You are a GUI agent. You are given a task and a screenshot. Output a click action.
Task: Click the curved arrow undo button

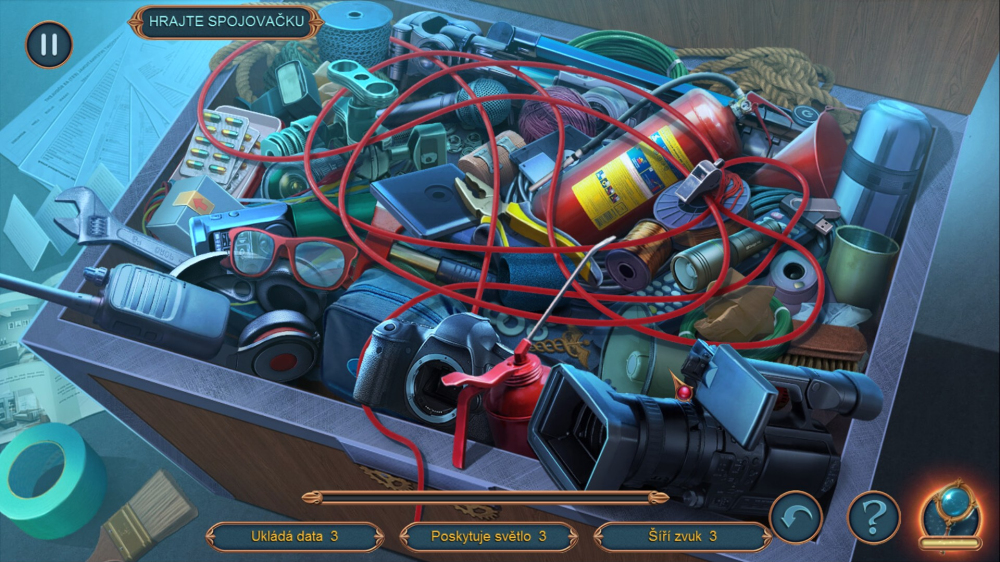click(x=796, y=517)
